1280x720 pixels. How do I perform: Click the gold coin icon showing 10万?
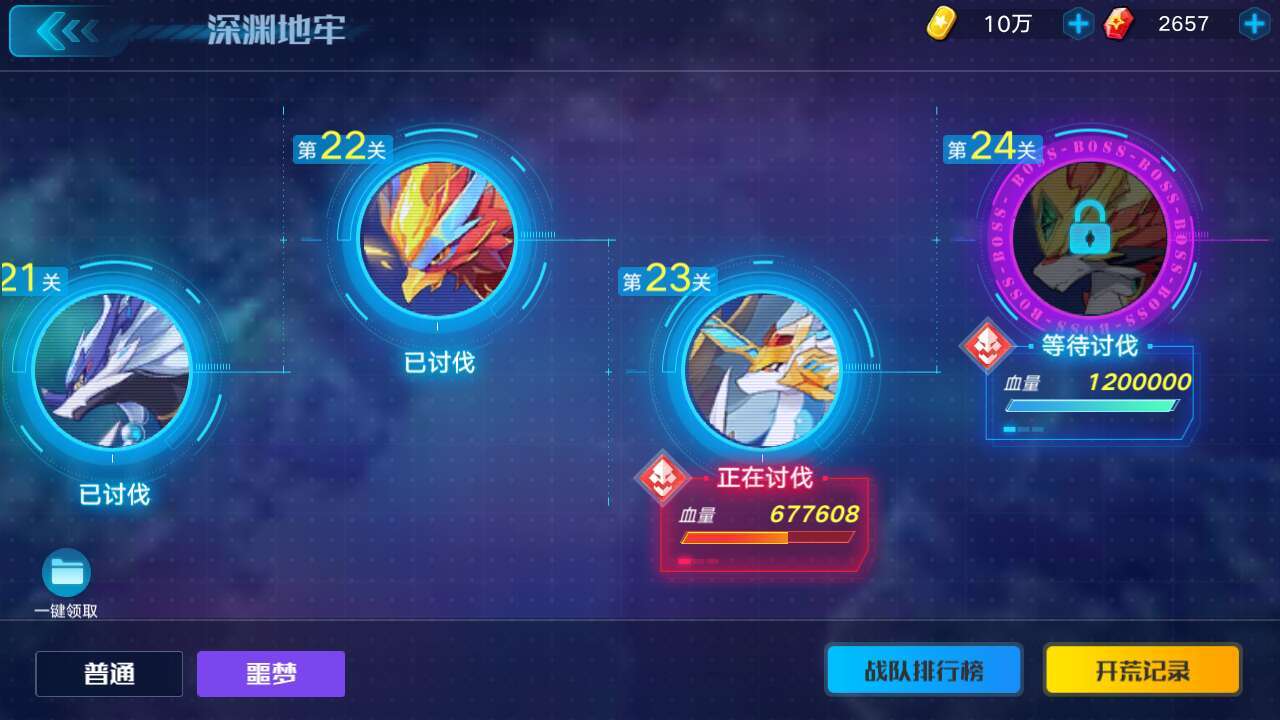tap(944, 23)
